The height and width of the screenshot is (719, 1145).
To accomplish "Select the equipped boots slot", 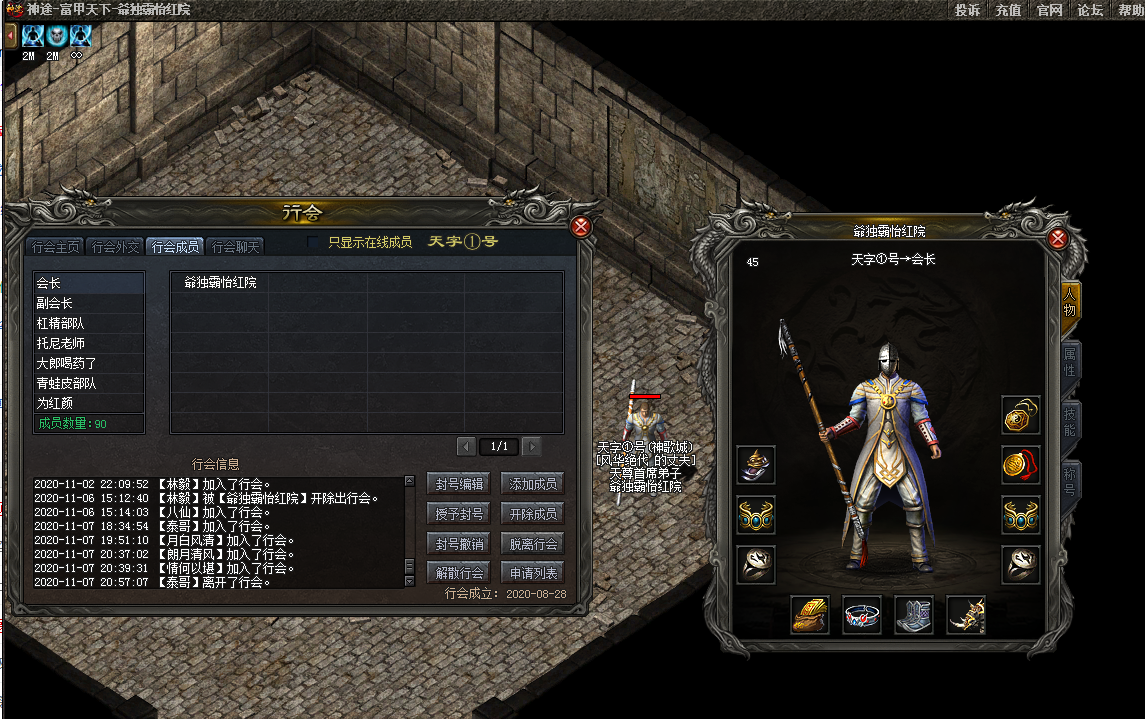I will pos(914,614).
